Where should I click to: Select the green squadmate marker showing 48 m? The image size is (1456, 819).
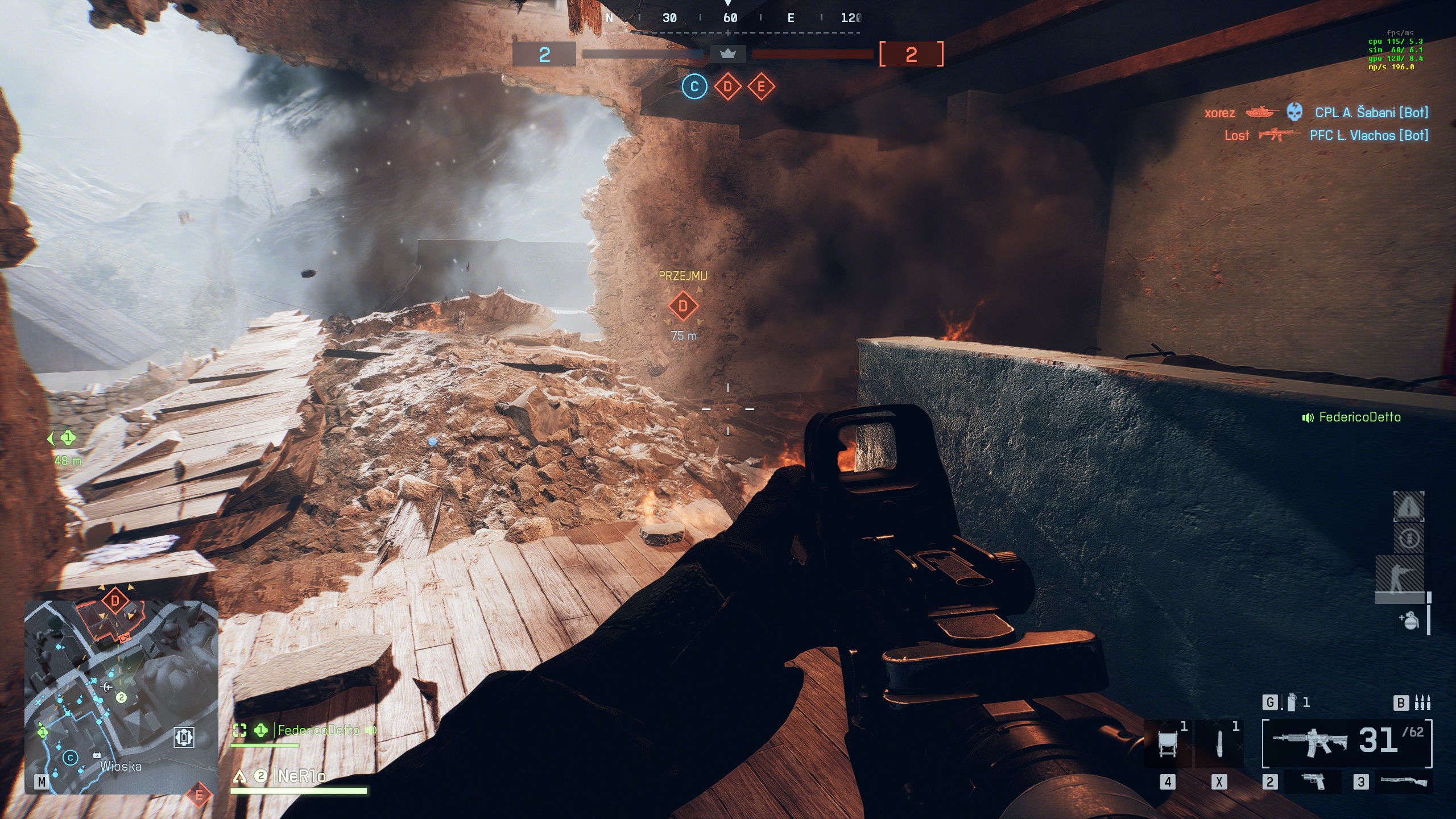67,438
